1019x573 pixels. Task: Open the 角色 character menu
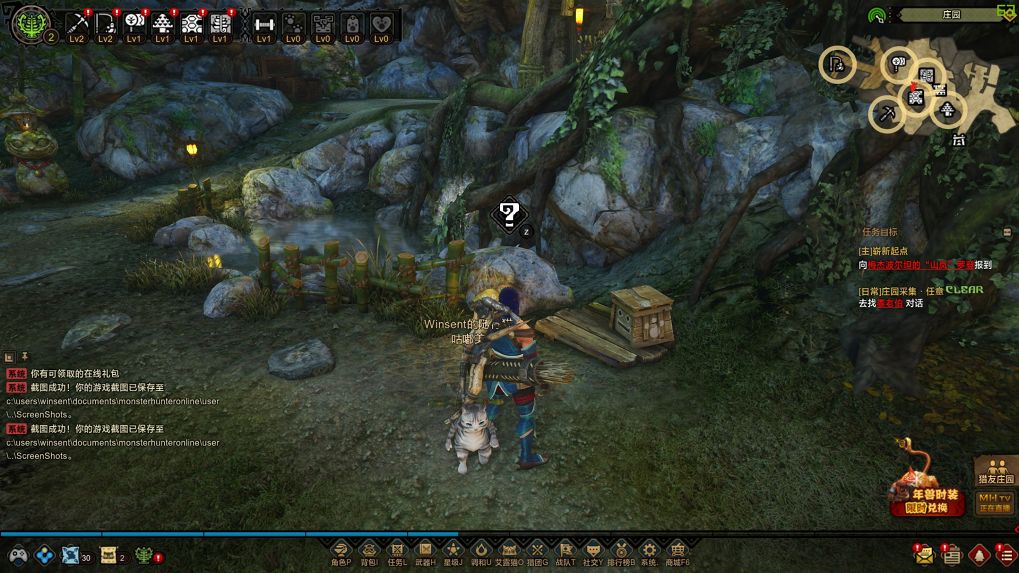[x=341, y=552]
